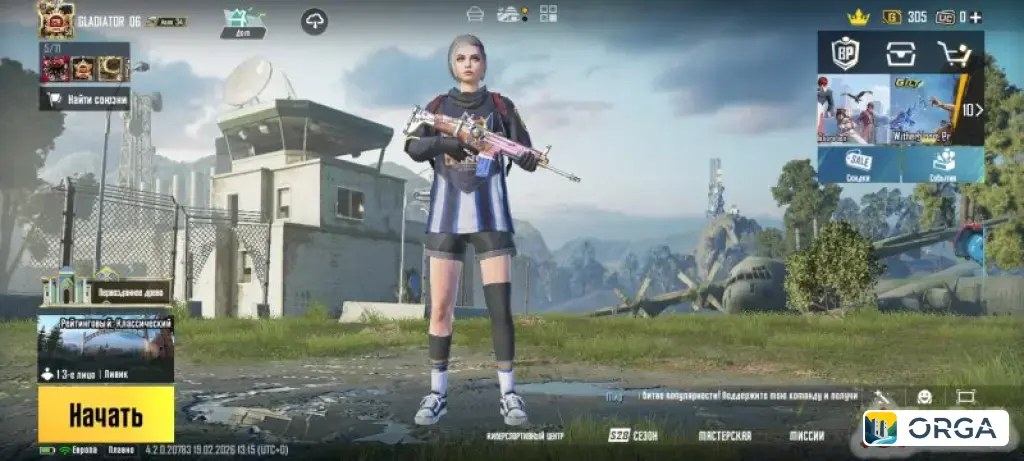This screenshot has width=1024, height=461.
Task: Open the crate chest icon
Action: tap(900, 53)
